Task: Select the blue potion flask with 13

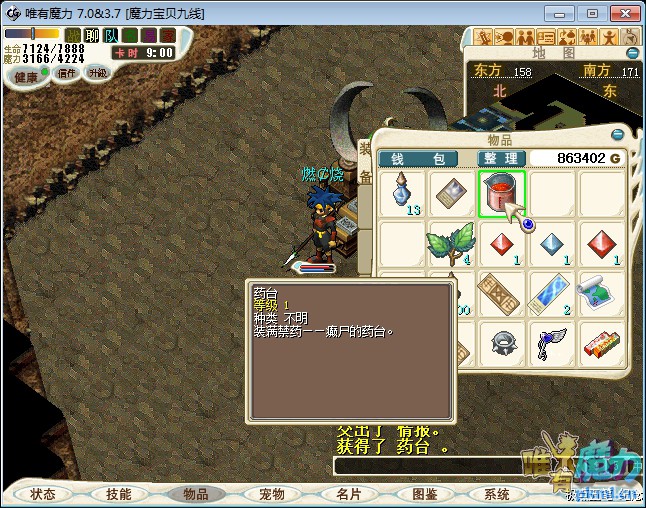Action: (x=403, y=193)
